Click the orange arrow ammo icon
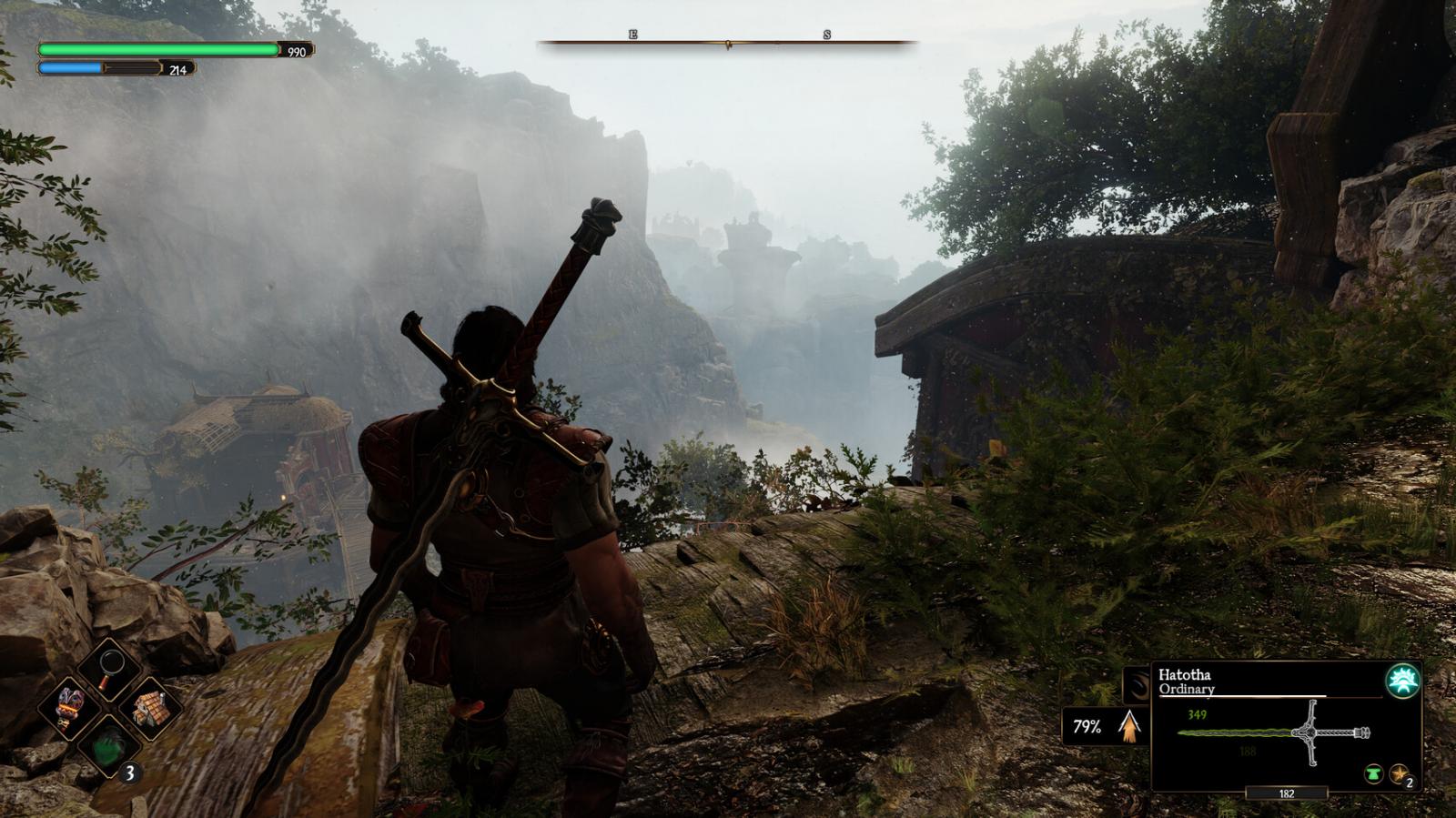Screen dimensions: 1456x818 (1129, 726)
